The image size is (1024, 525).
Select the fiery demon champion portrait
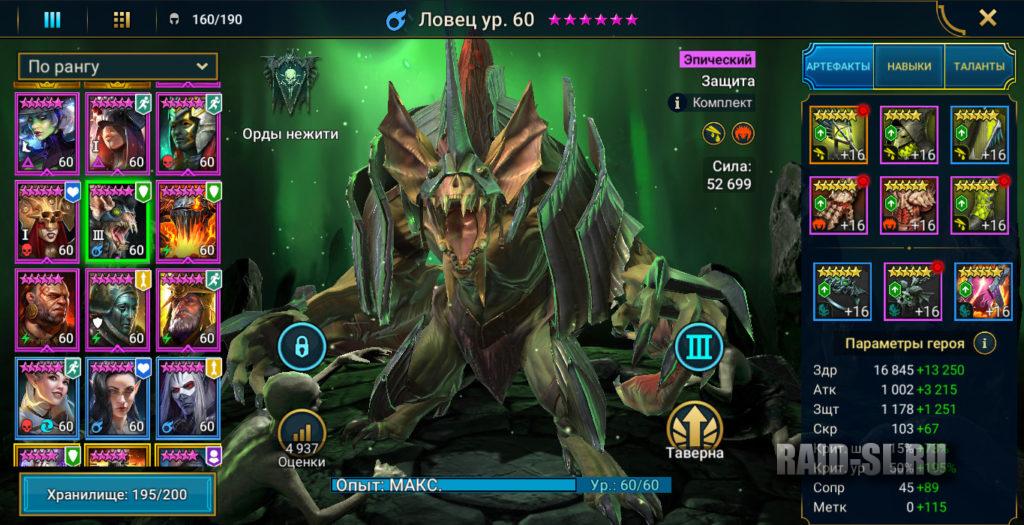coord(187,220)
